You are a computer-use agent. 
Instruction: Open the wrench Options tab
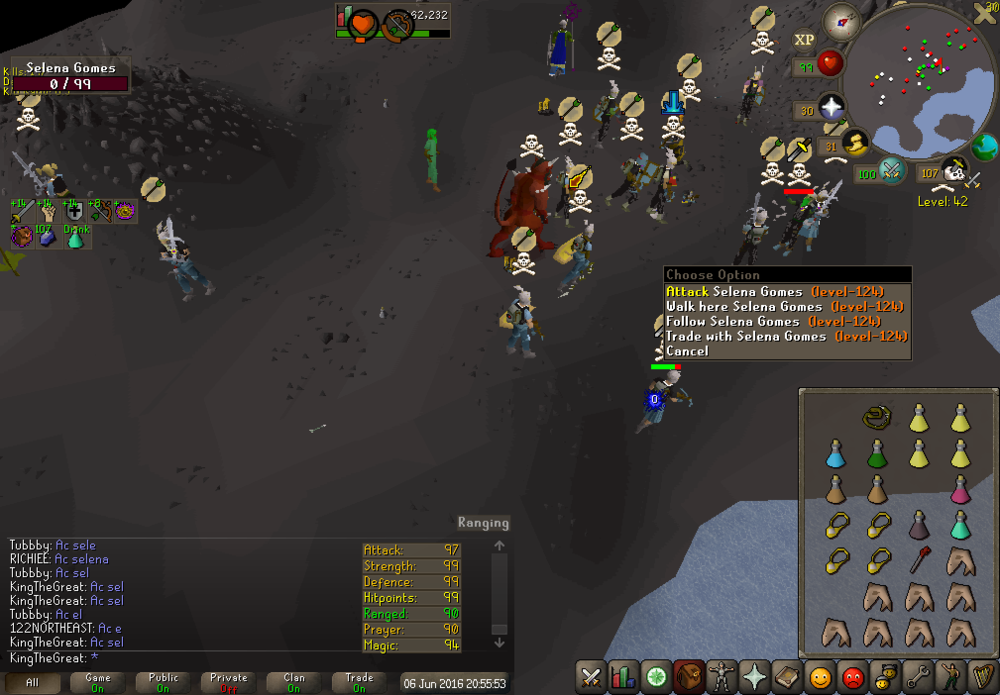pos(918,677)
